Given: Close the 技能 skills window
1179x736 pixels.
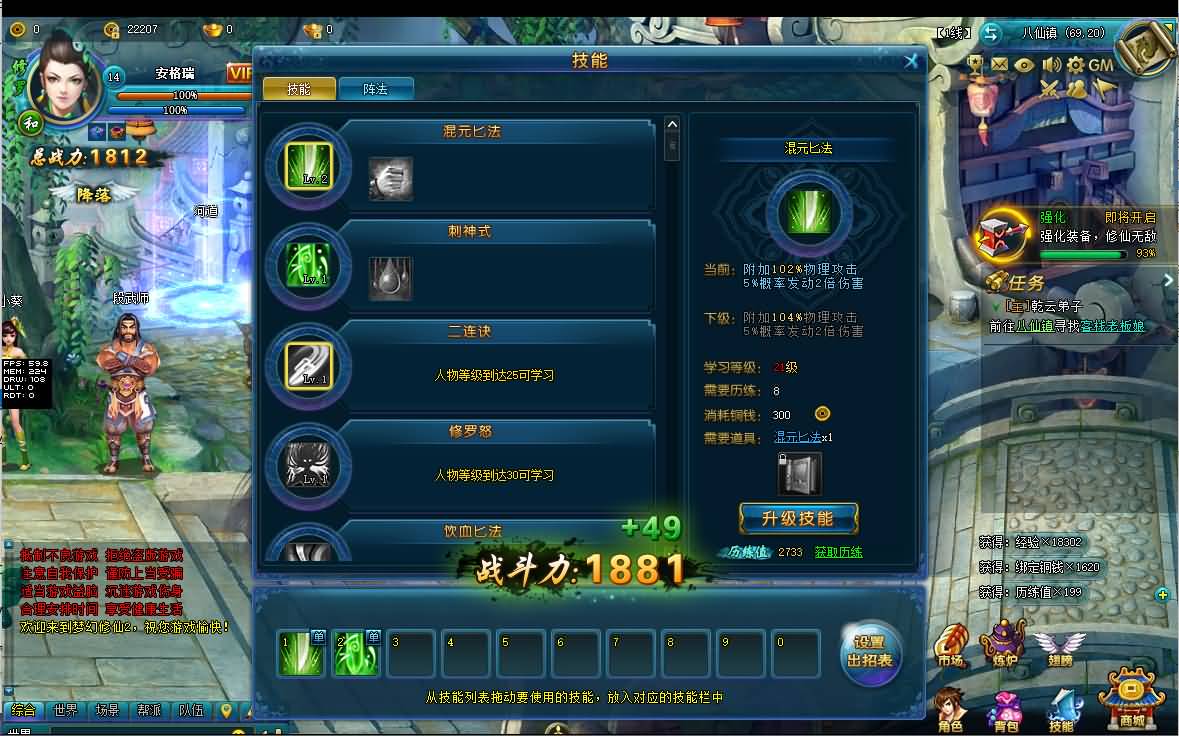Looking at the screenshot, I should (x=911, y=61).
